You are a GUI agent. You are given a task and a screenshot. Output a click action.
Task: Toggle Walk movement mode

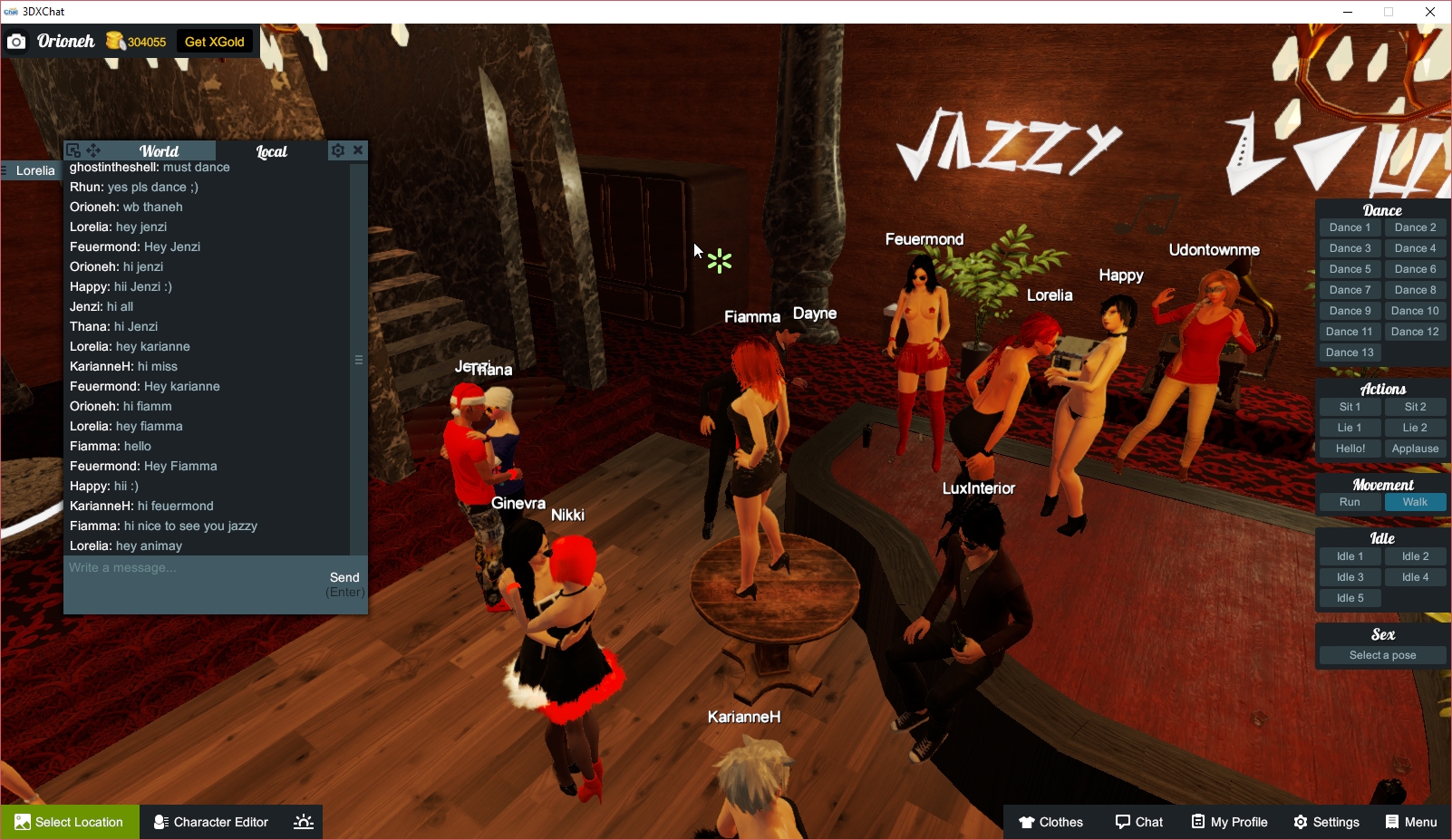pos(1415,501)
